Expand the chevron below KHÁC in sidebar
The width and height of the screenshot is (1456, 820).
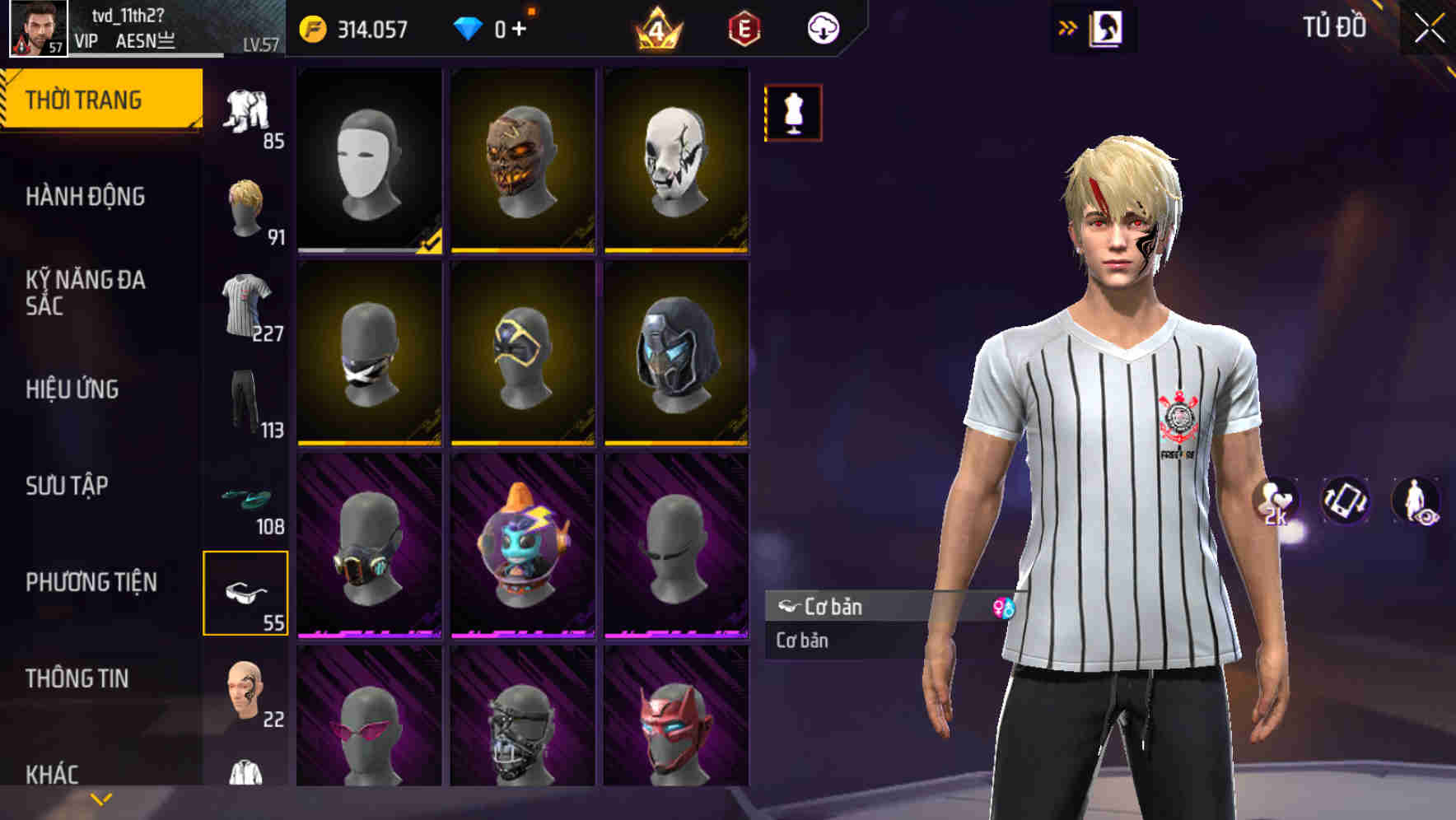[x=99, y=799]
